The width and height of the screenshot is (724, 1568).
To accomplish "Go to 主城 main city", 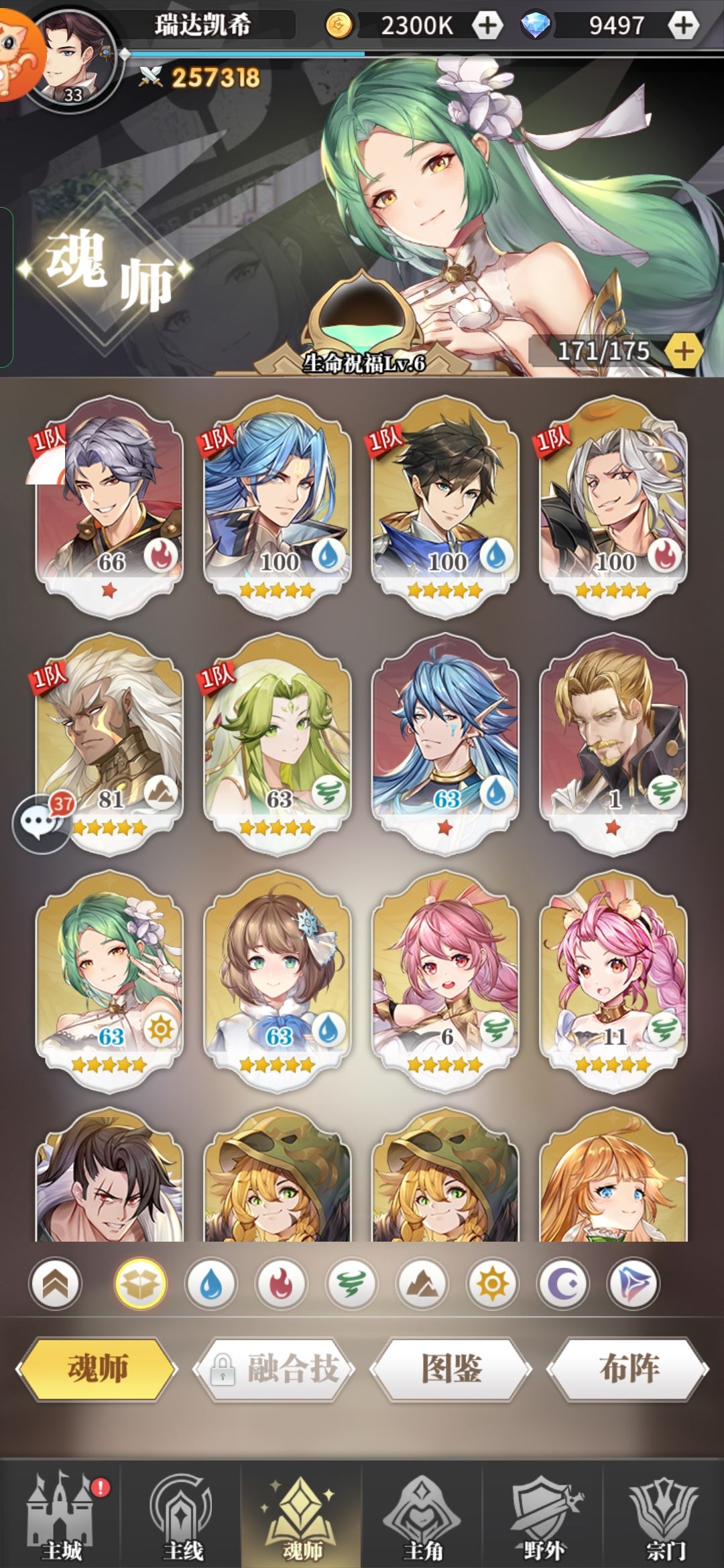I will point(60,1514).
